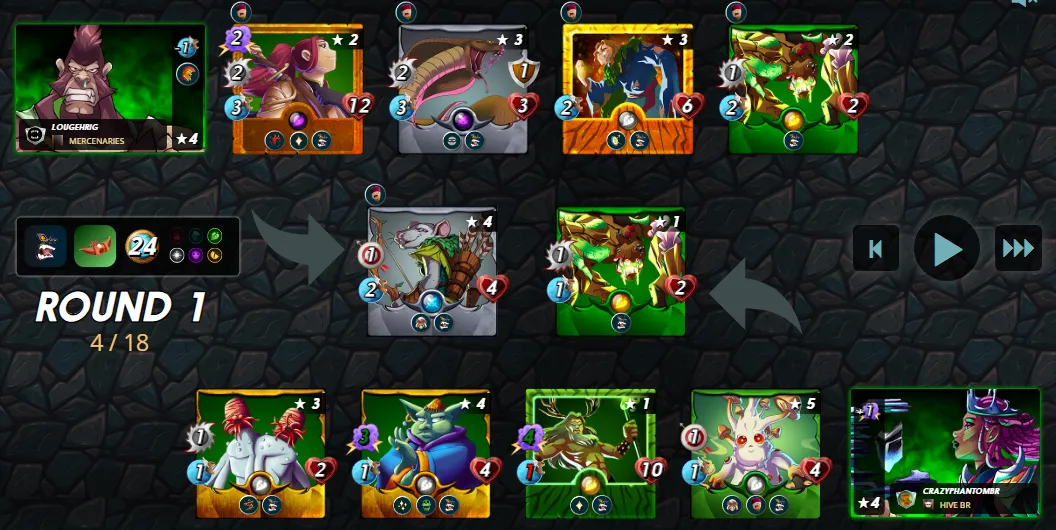Pick the white mushroom creature card
Screen dimensions: 1056x530
[x=755, y=453]
